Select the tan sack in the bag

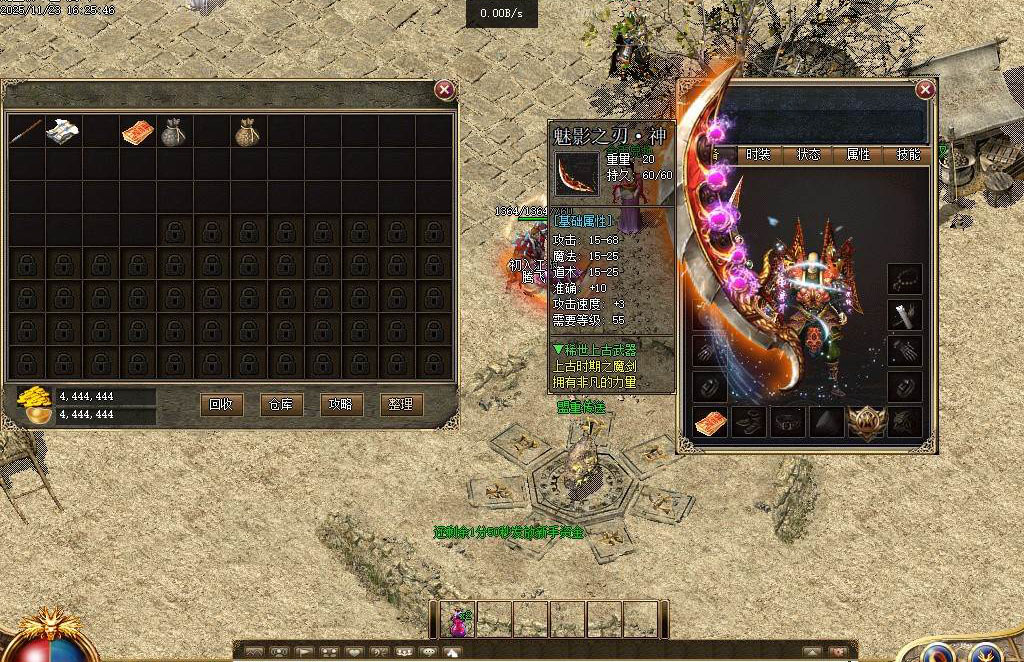[x=247, y=132]
